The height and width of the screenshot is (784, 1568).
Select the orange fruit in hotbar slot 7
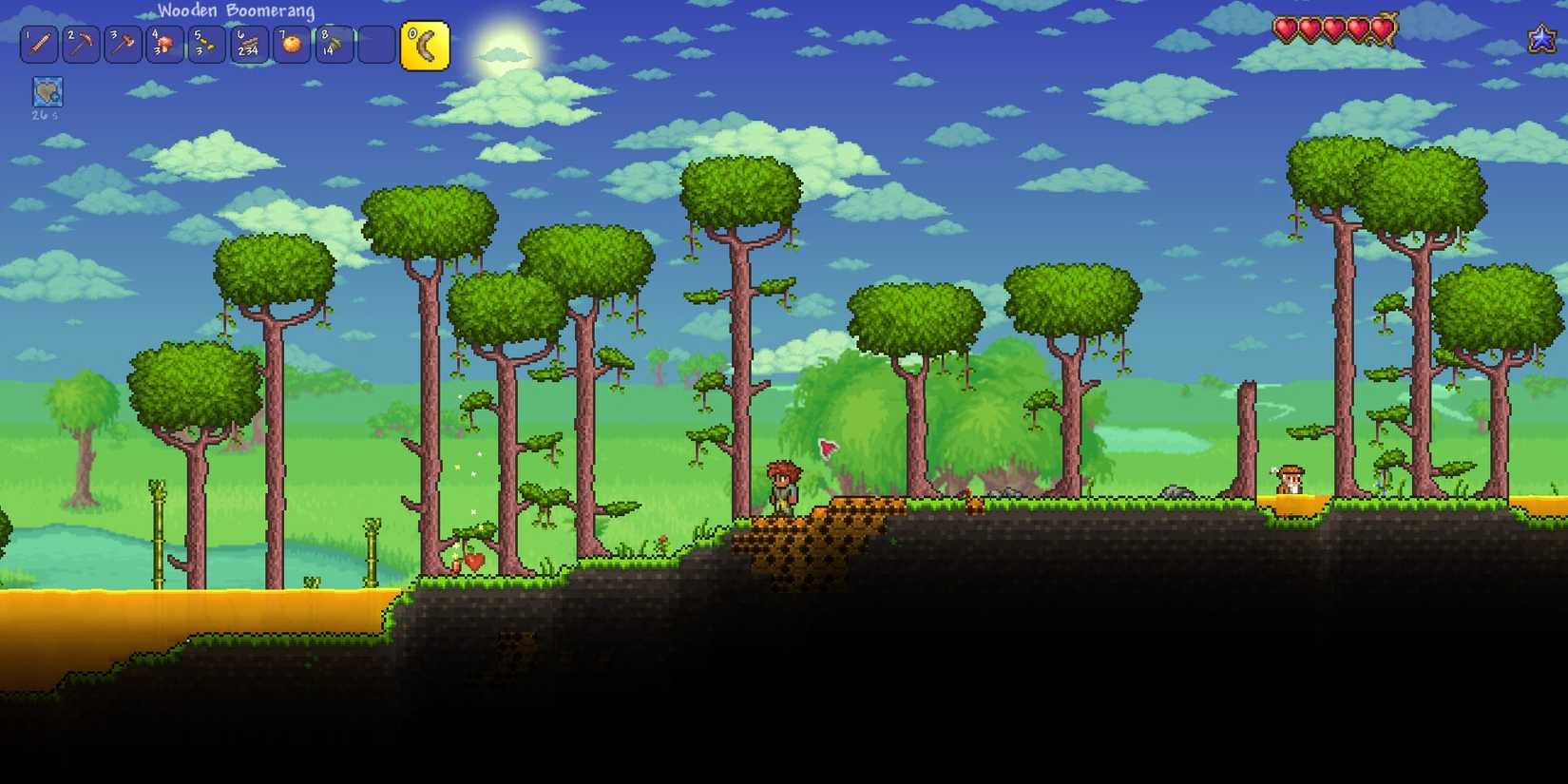[290, 44]
